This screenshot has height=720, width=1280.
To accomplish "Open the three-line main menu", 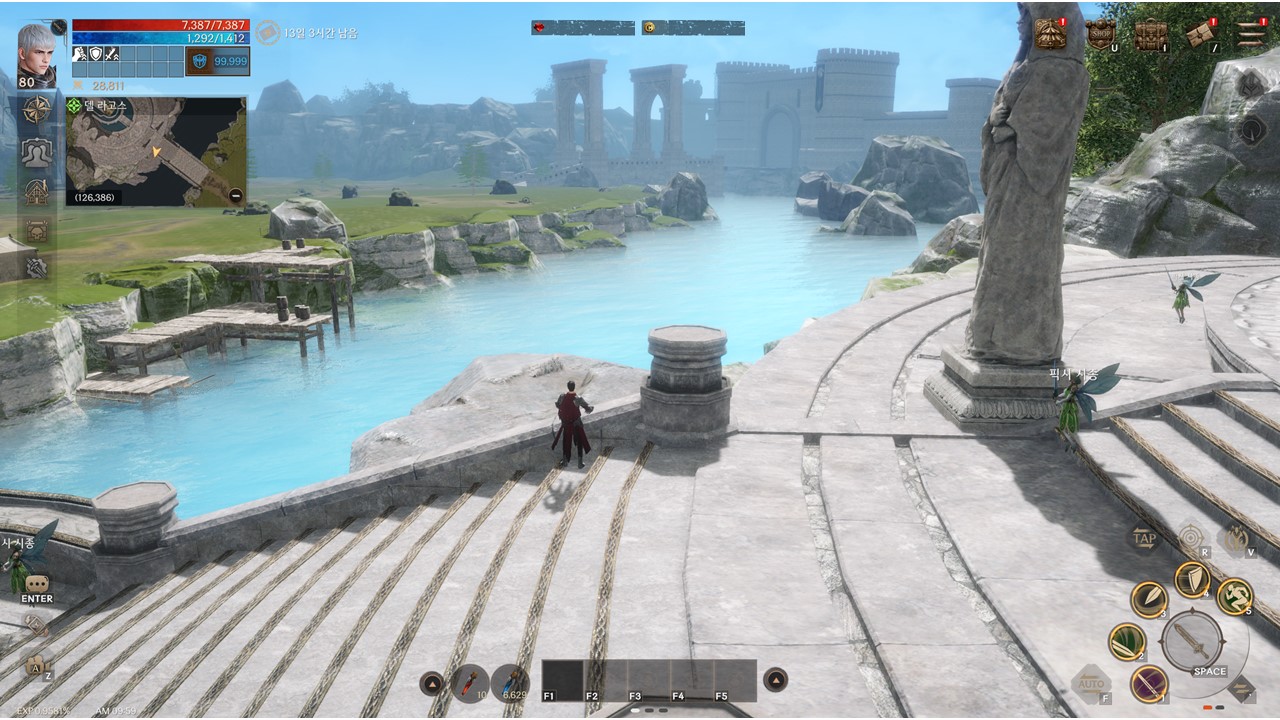I will pos(1251,34).
